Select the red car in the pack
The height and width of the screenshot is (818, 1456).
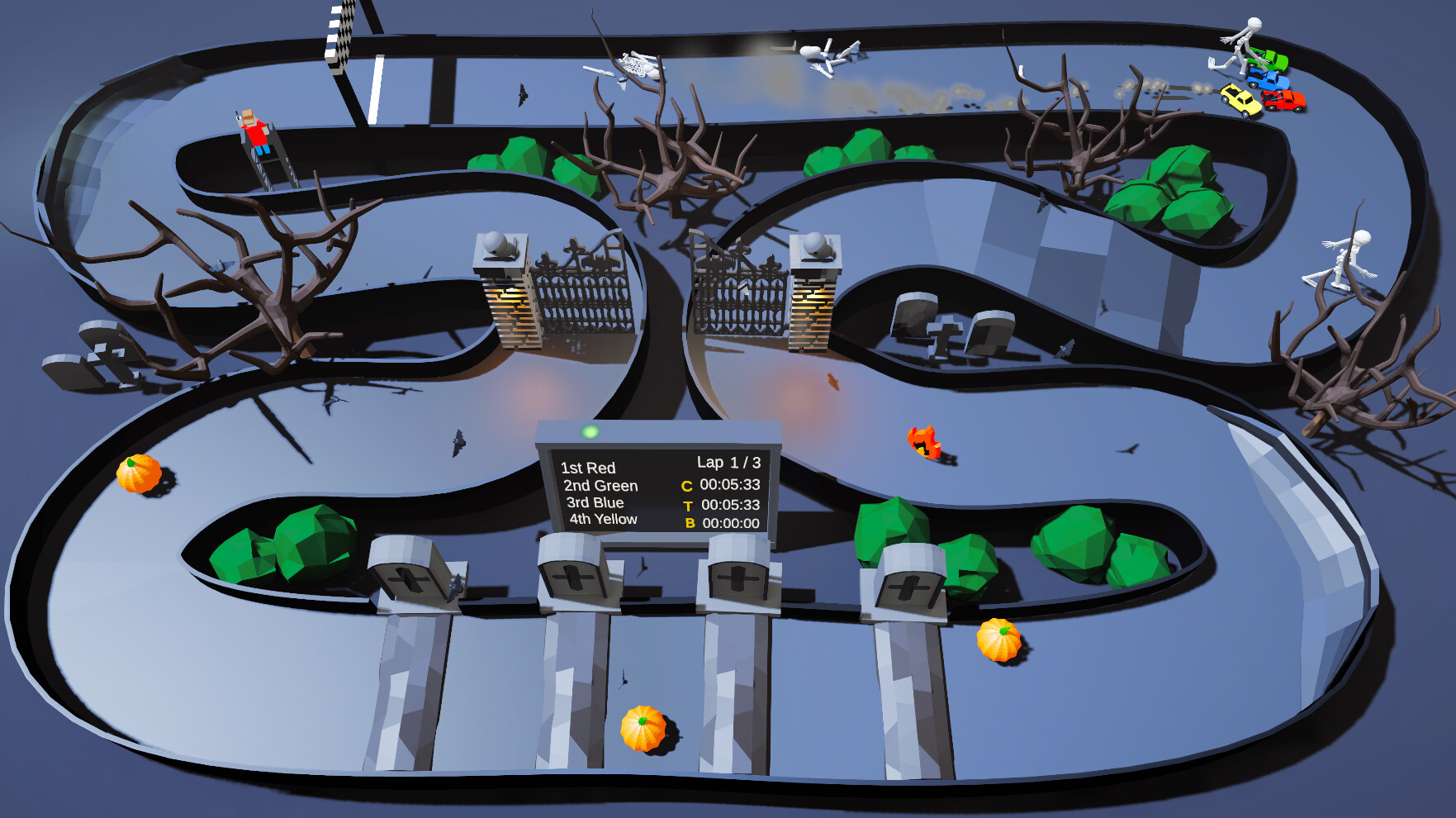[1284, 100]
